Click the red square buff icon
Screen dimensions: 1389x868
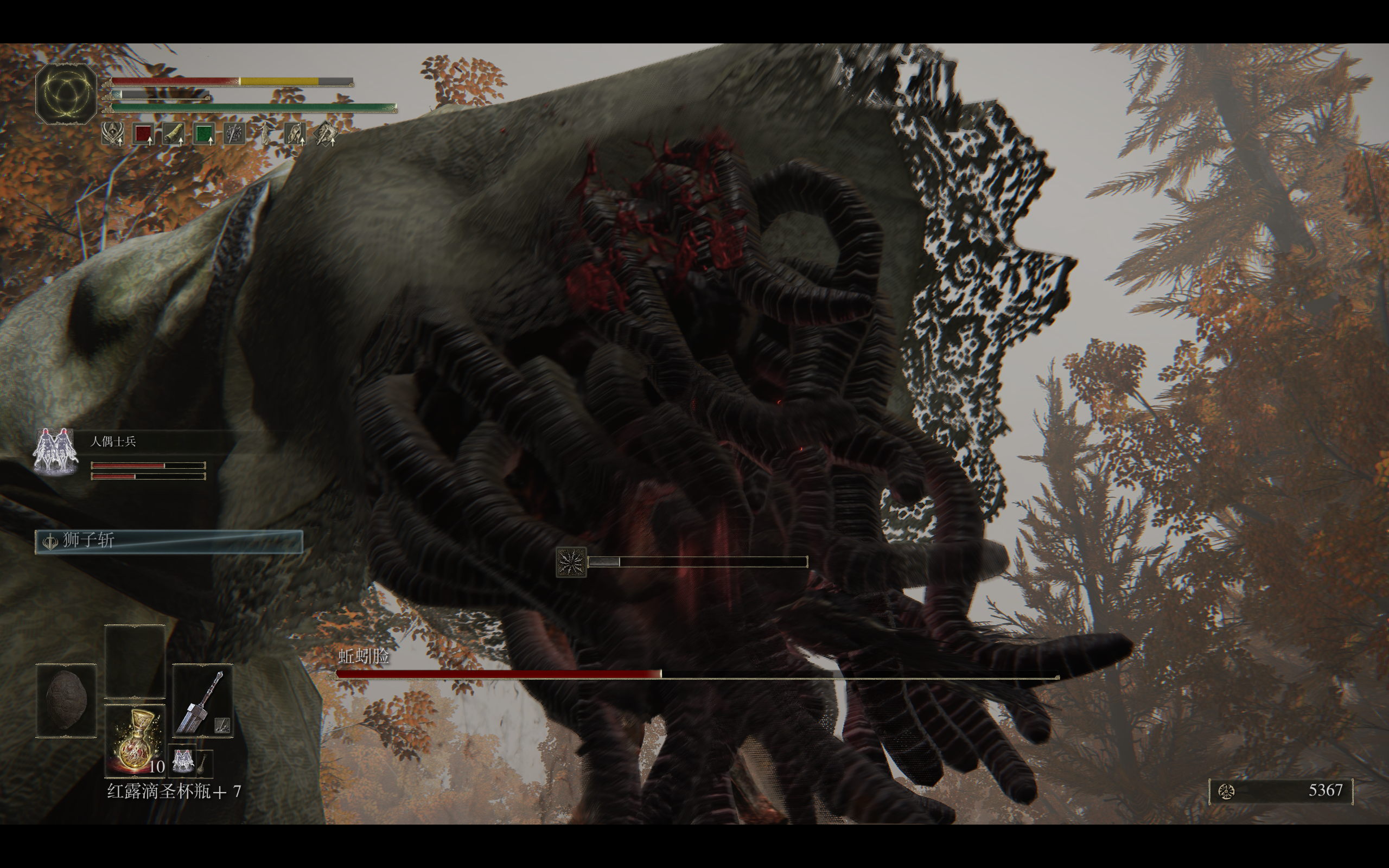[x=143, y=135]
